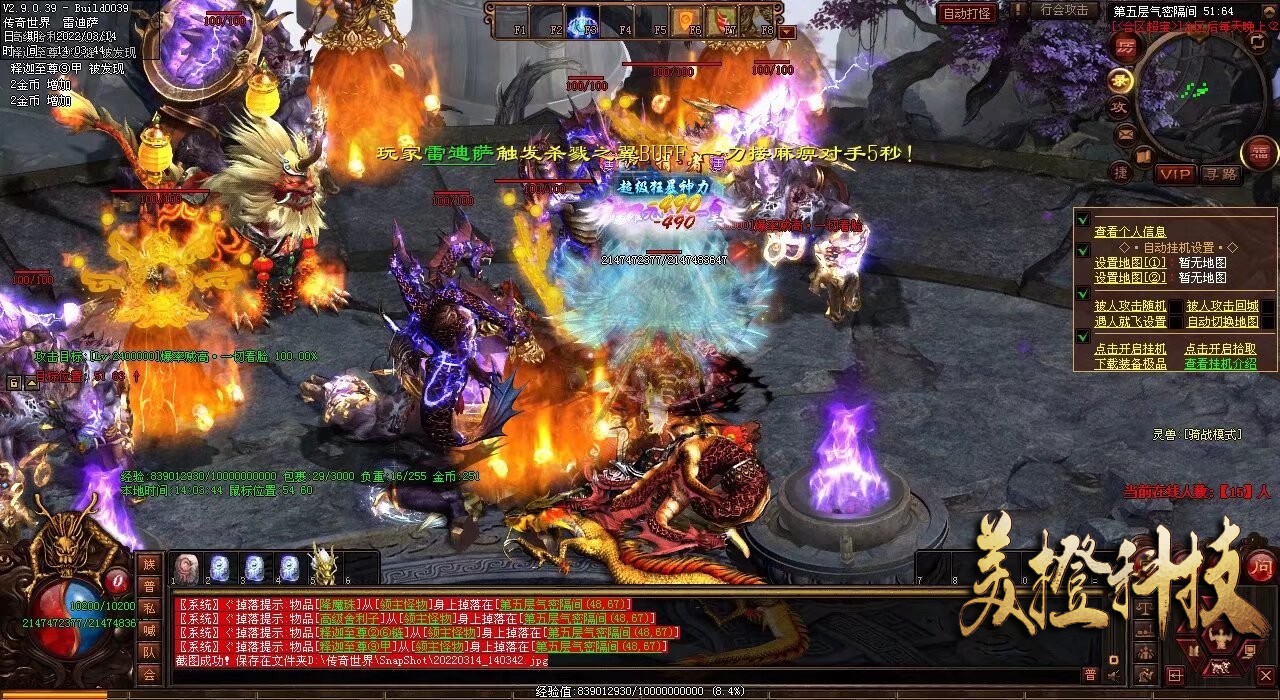Screen dimensions: 1280x700
Task: Open the VIP panel
Action: pyautogui.click(x=1176, y=174)
